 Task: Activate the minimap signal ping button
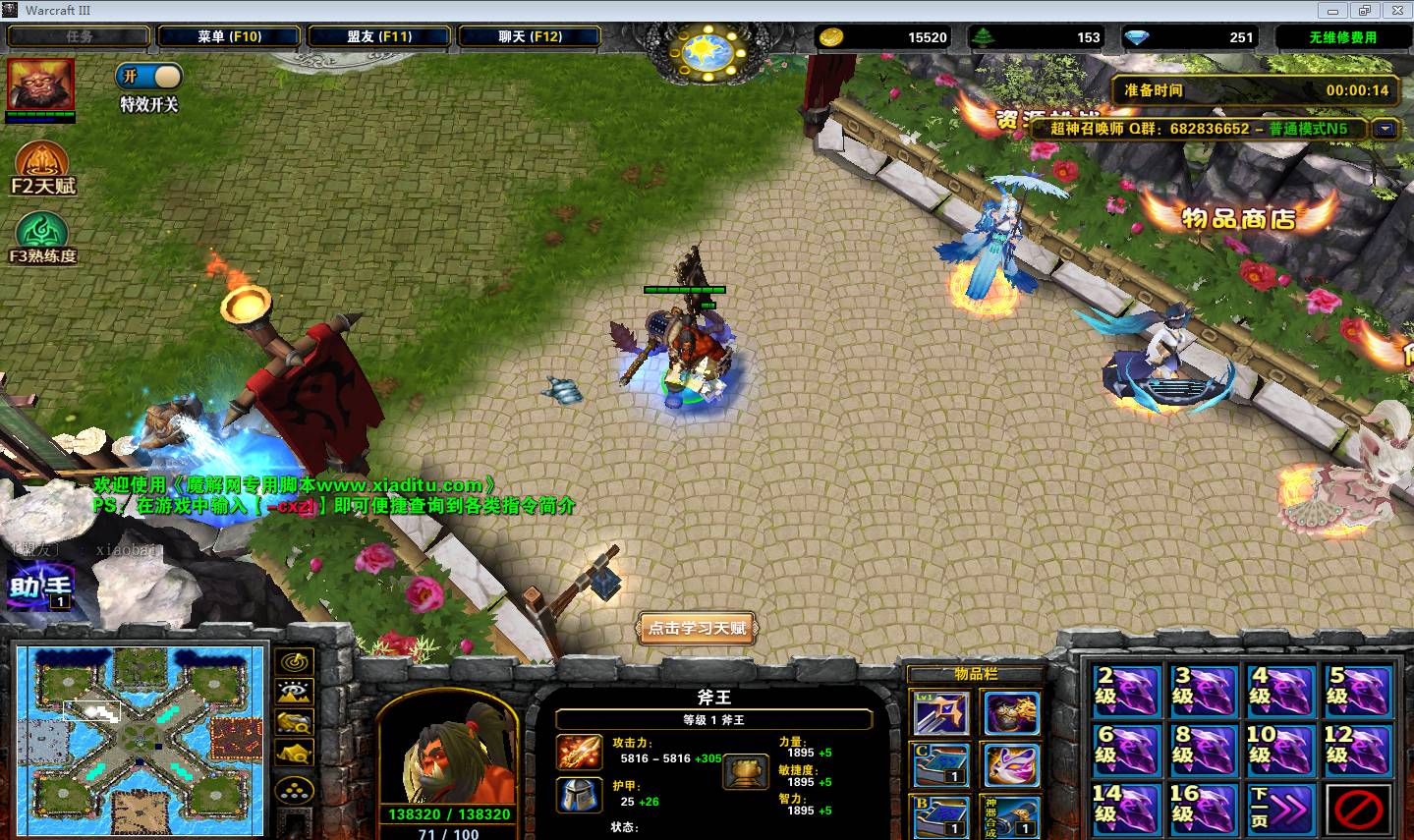294,661
